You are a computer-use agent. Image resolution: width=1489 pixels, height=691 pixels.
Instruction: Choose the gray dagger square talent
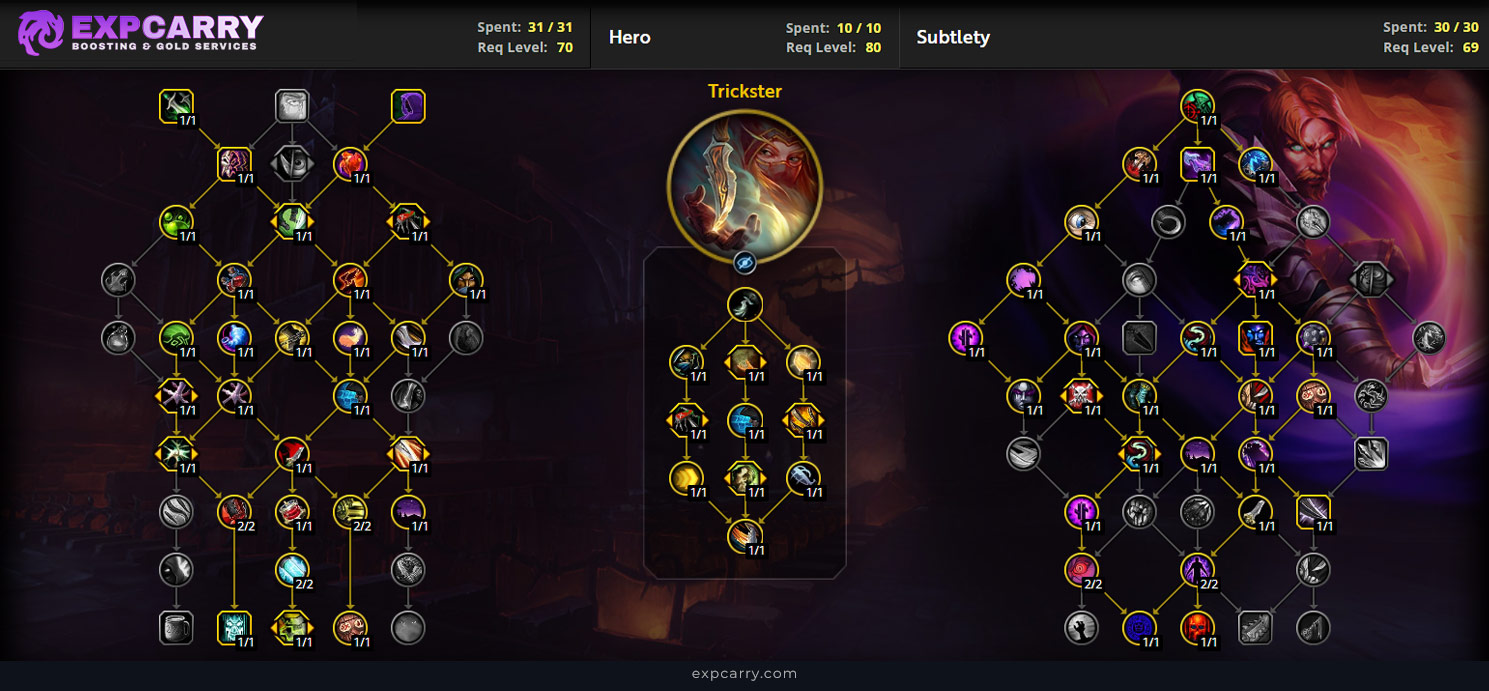click(1139, 338)
